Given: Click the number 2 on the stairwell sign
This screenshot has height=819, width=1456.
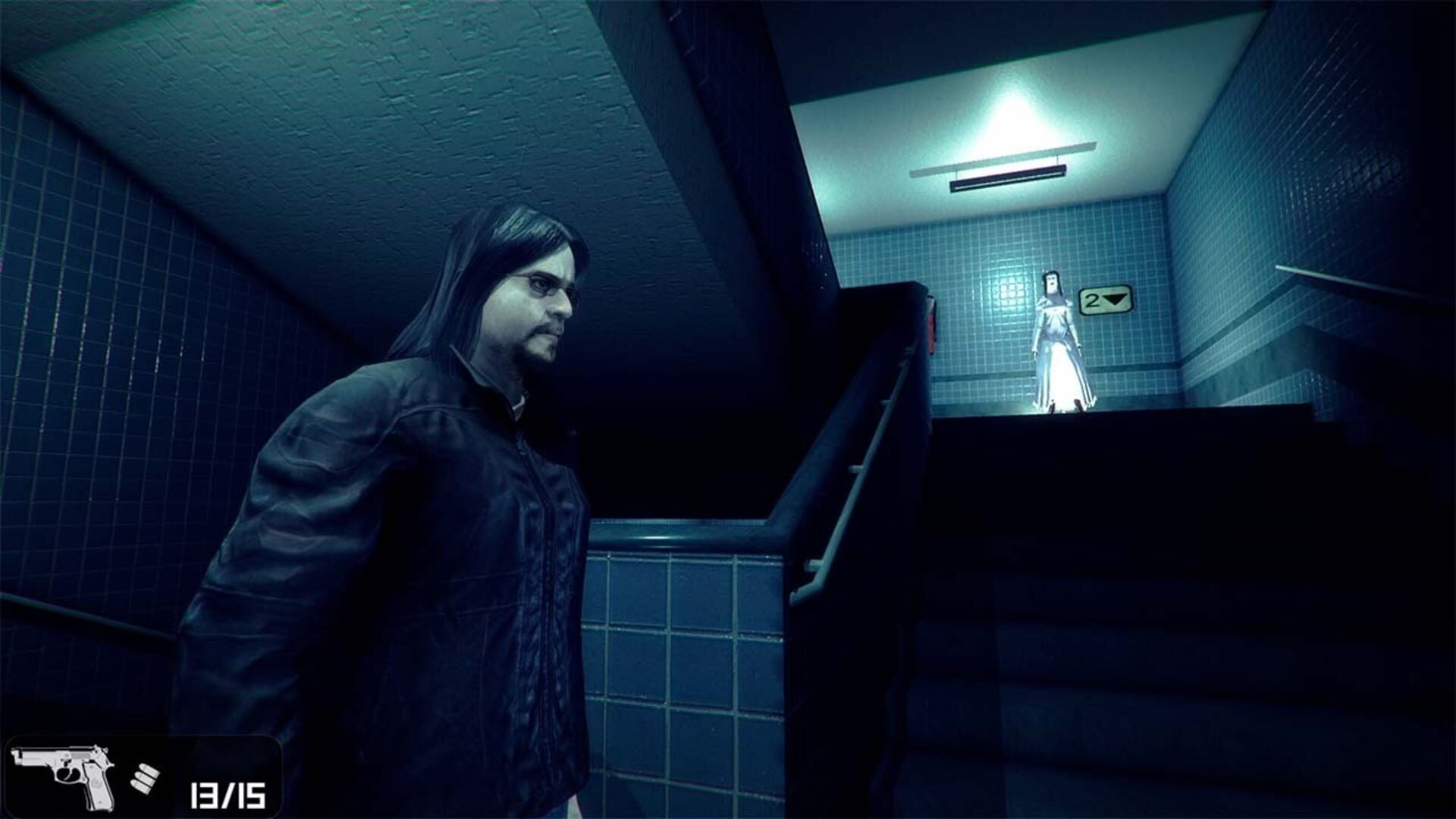Looking at the screenshot, I should 1093,300.
